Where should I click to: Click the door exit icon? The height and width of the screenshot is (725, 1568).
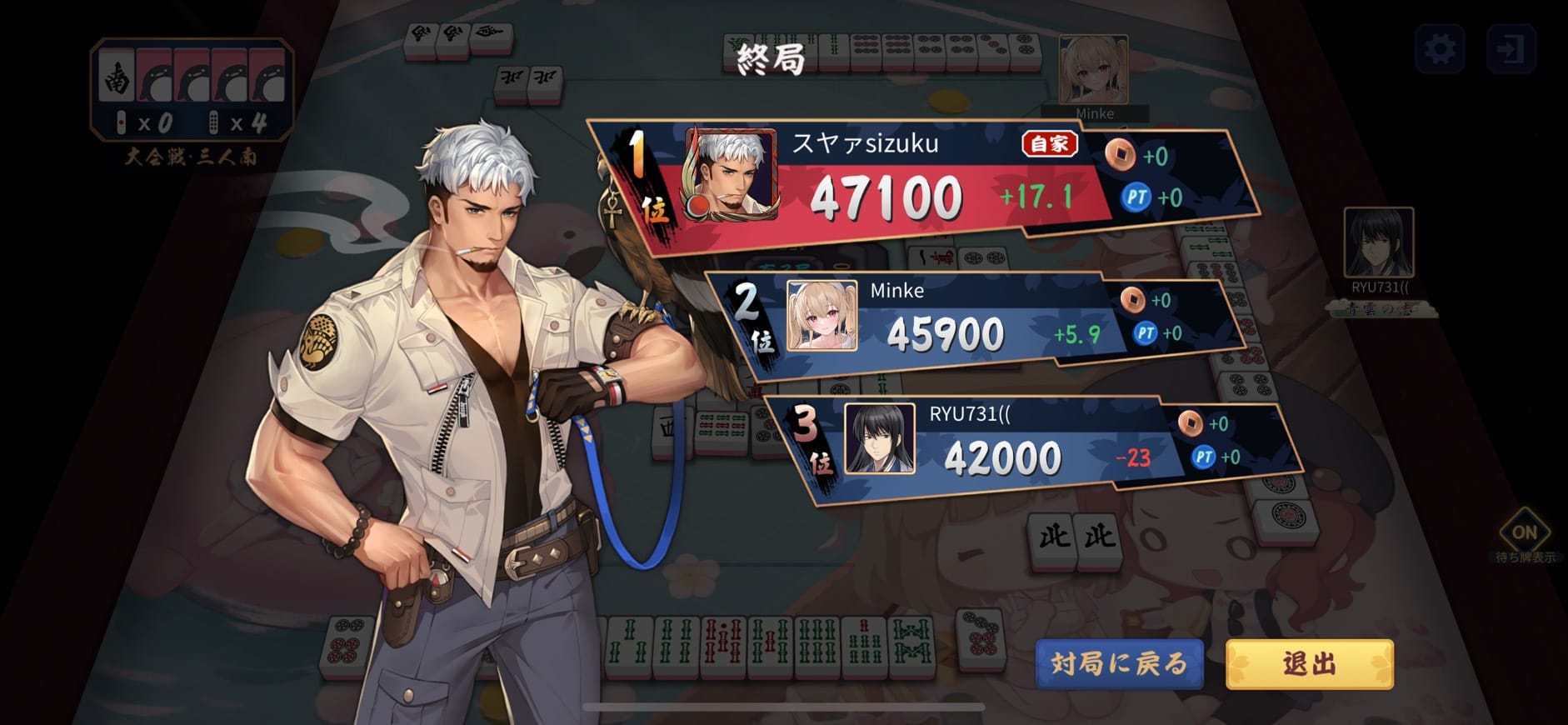1511,49
